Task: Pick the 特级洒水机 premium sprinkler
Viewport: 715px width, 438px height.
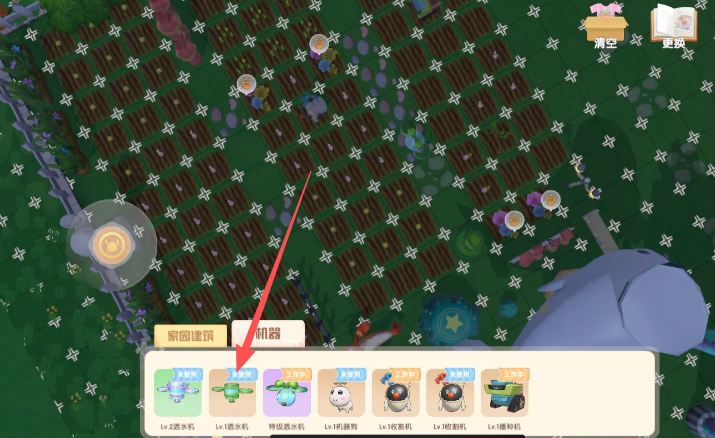Action: 286,393
